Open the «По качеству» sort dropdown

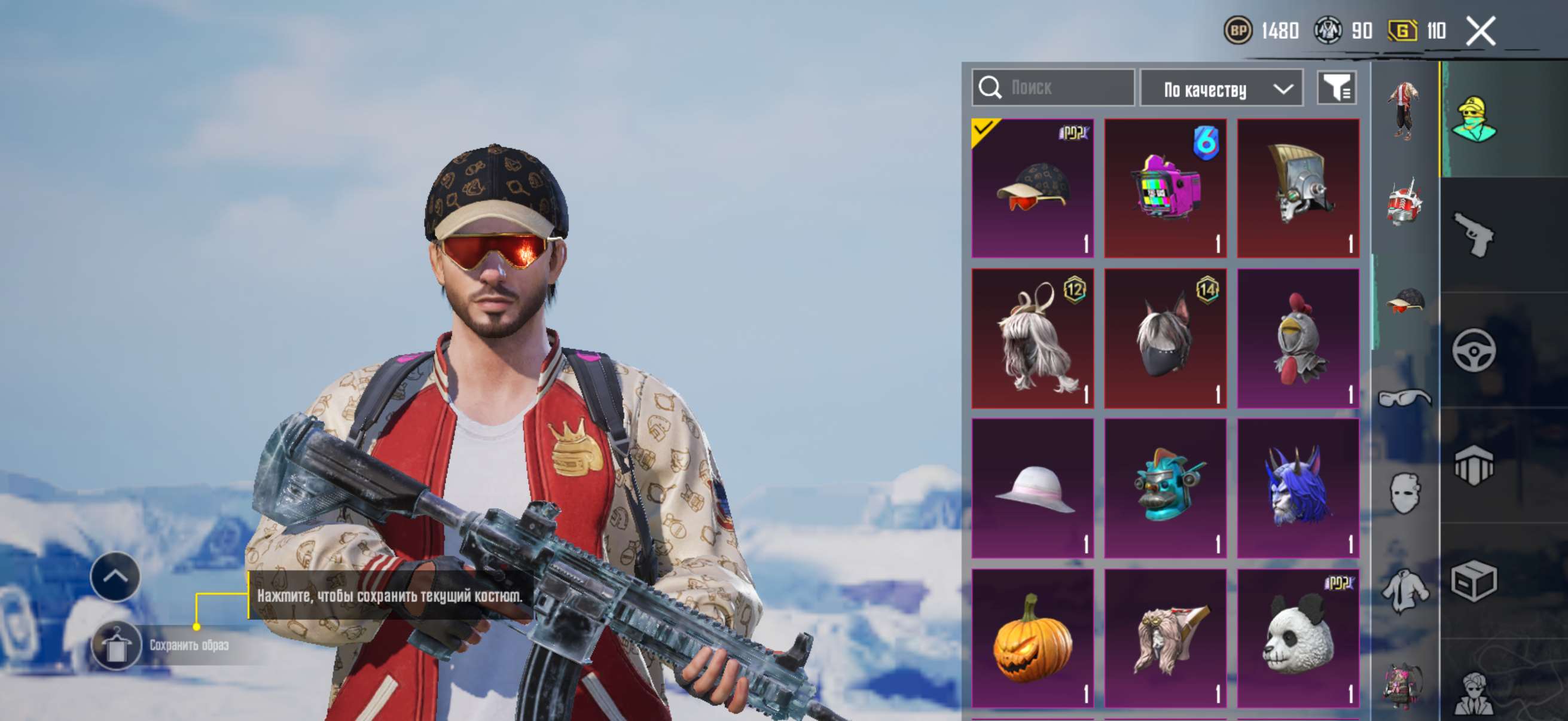pyautogui.click(x=1221, y=88)
